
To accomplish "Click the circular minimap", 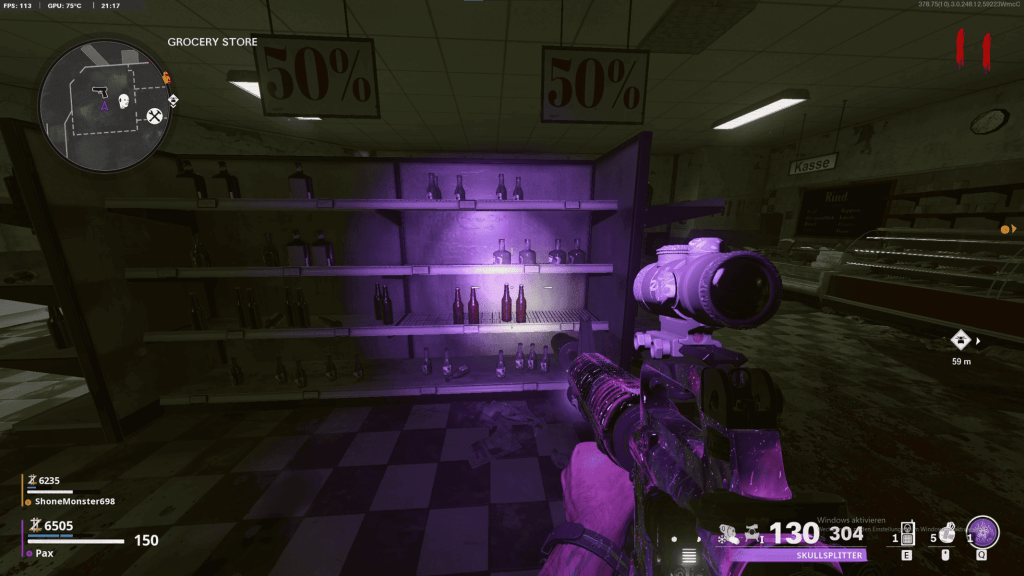I will [103, 104].
